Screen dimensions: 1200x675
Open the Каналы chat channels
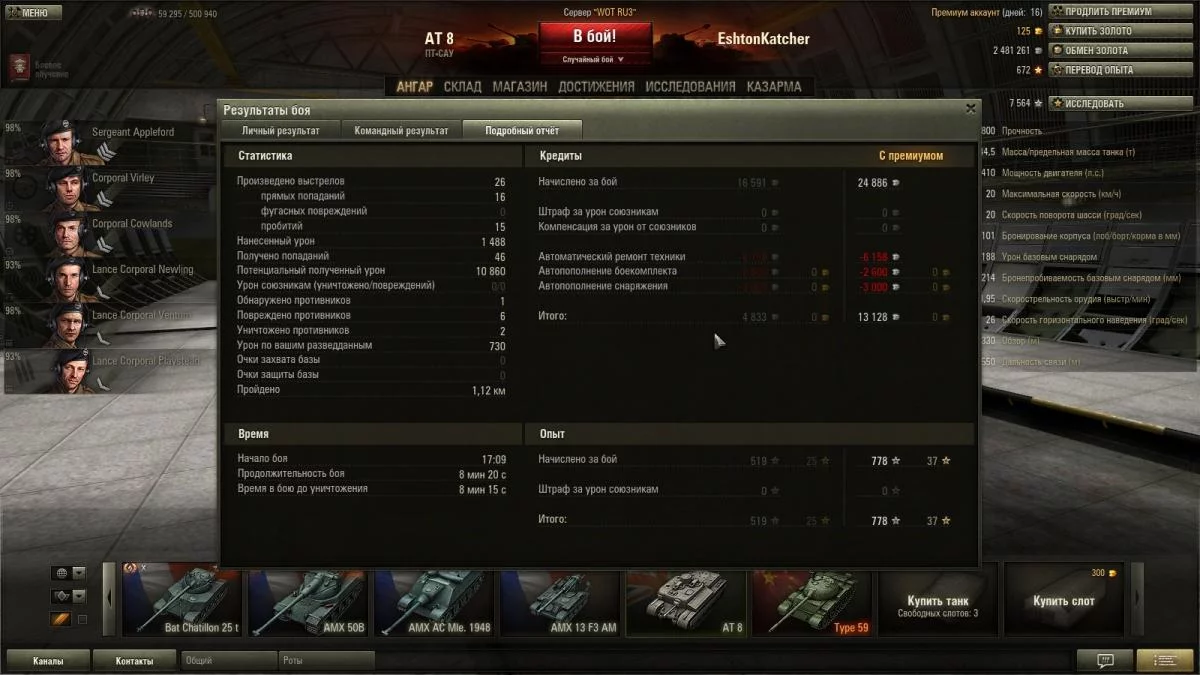[48, 661]
